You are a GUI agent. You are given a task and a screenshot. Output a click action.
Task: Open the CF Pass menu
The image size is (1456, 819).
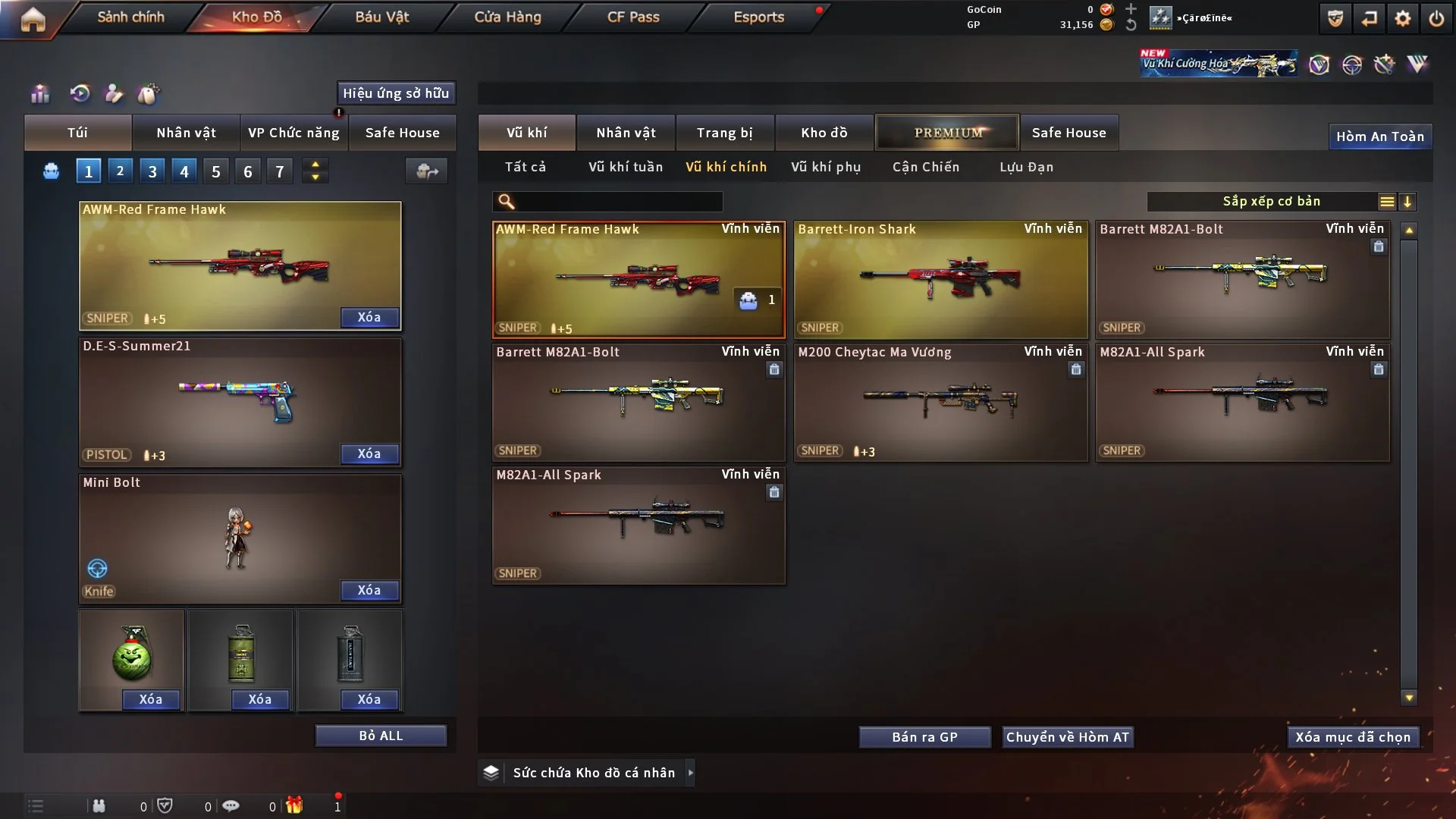[x=633, y=17]
